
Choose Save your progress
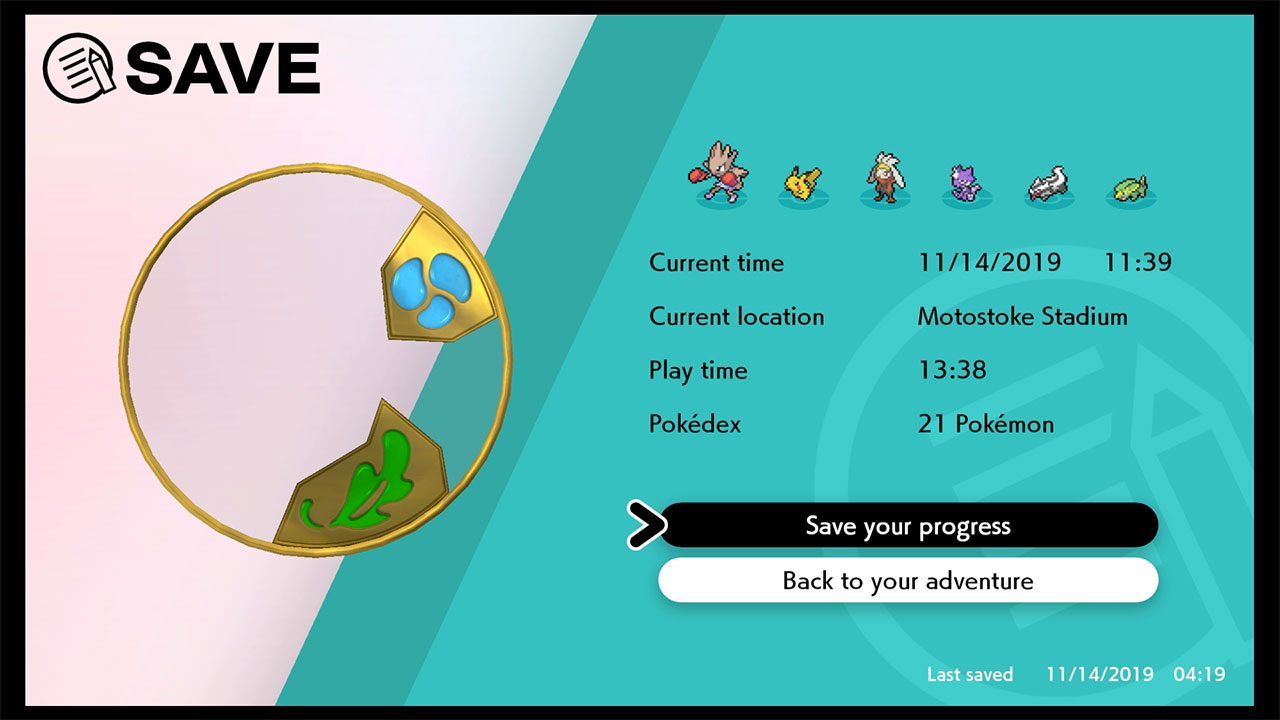[908, 524]
